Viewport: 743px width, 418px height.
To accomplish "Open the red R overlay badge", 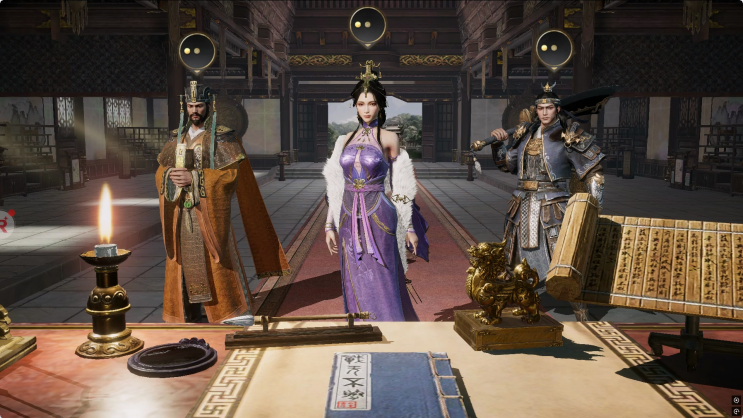I will tap(4, 223).
